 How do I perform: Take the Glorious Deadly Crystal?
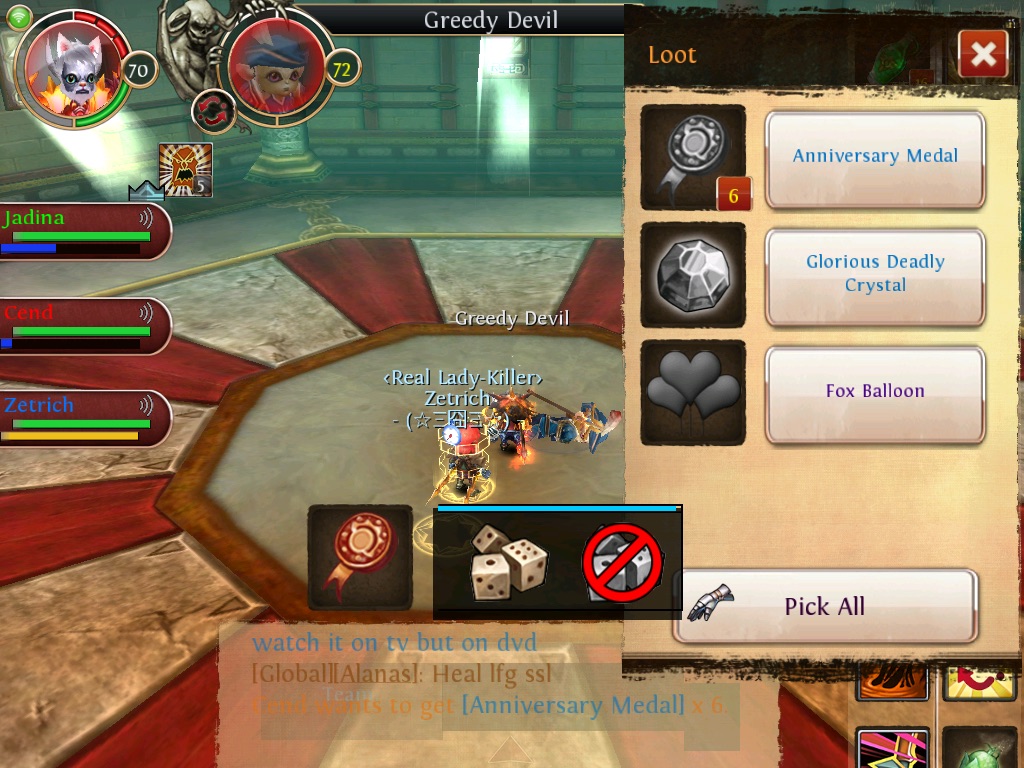pyautogui.click(x=875, y=274)
